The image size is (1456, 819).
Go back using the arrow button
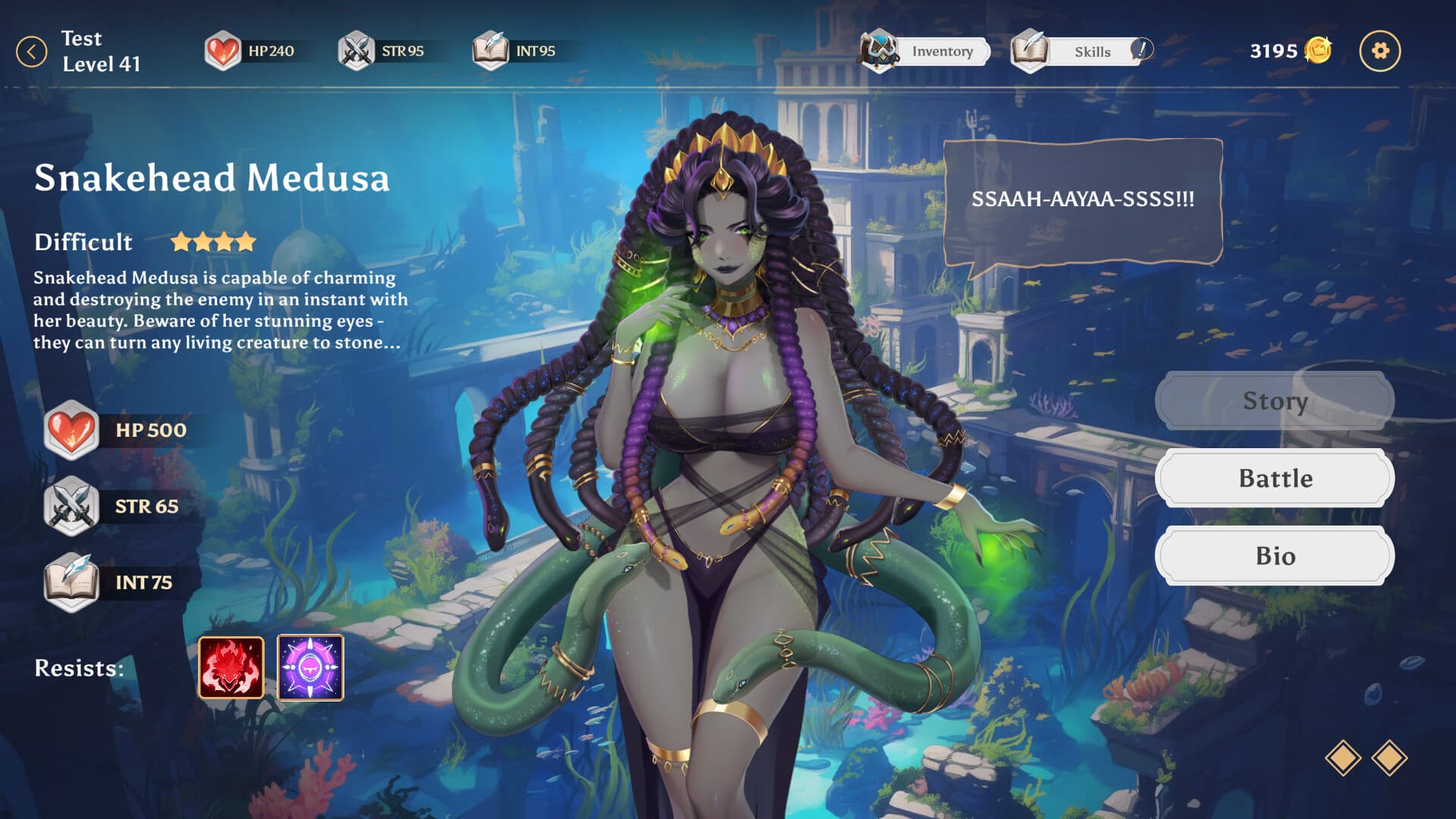pos(32,52)
